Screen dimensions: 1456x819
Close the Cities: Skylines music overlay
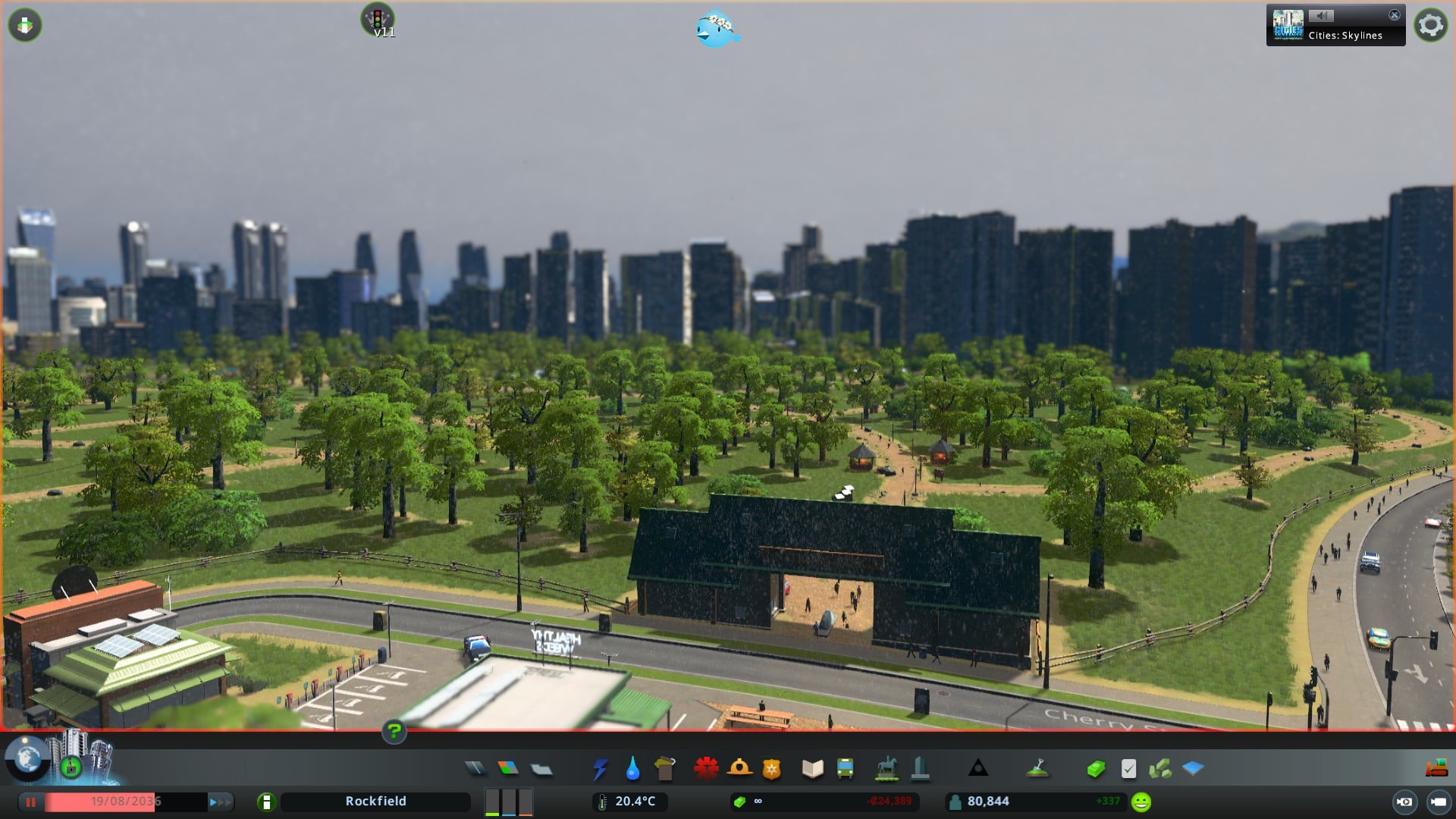pyautogui.click(x=1394, y=15)
